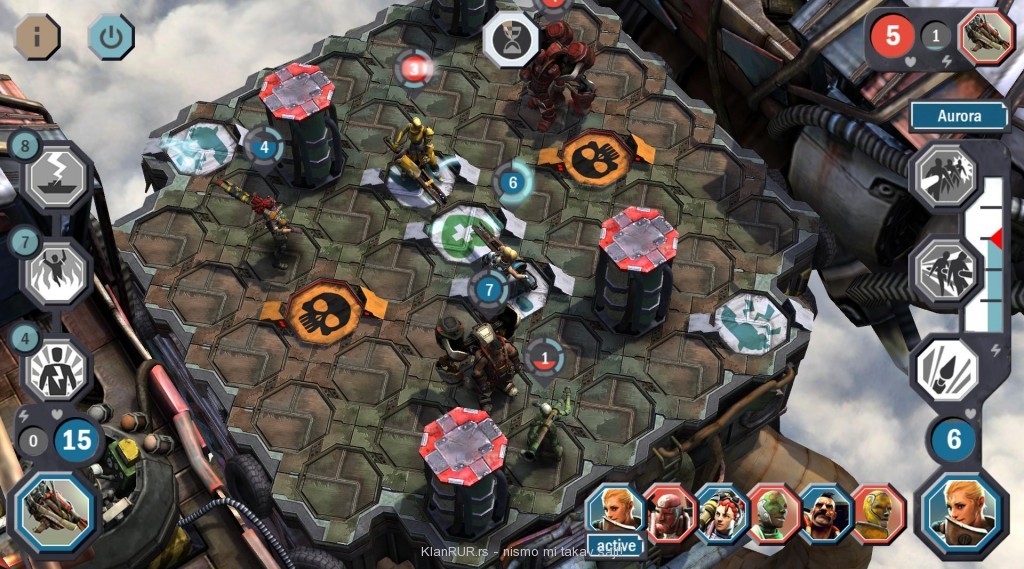This screenshot has height=569, width=1024.
Task: Click the power button to quit the match
Action: tap(111, 37)
